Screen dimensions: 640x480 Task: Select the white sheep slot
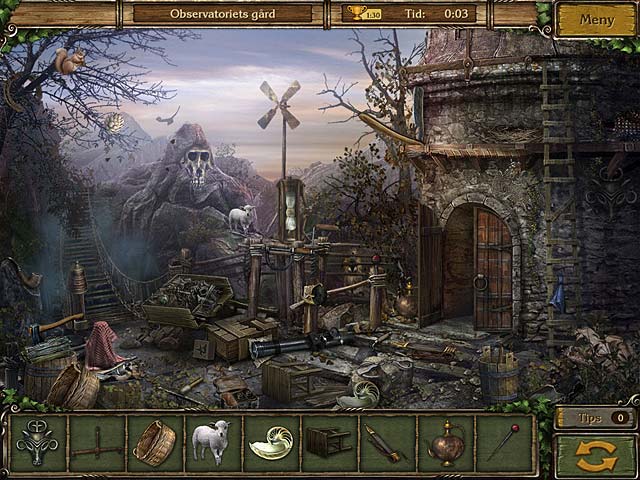(x=211, y=443)
